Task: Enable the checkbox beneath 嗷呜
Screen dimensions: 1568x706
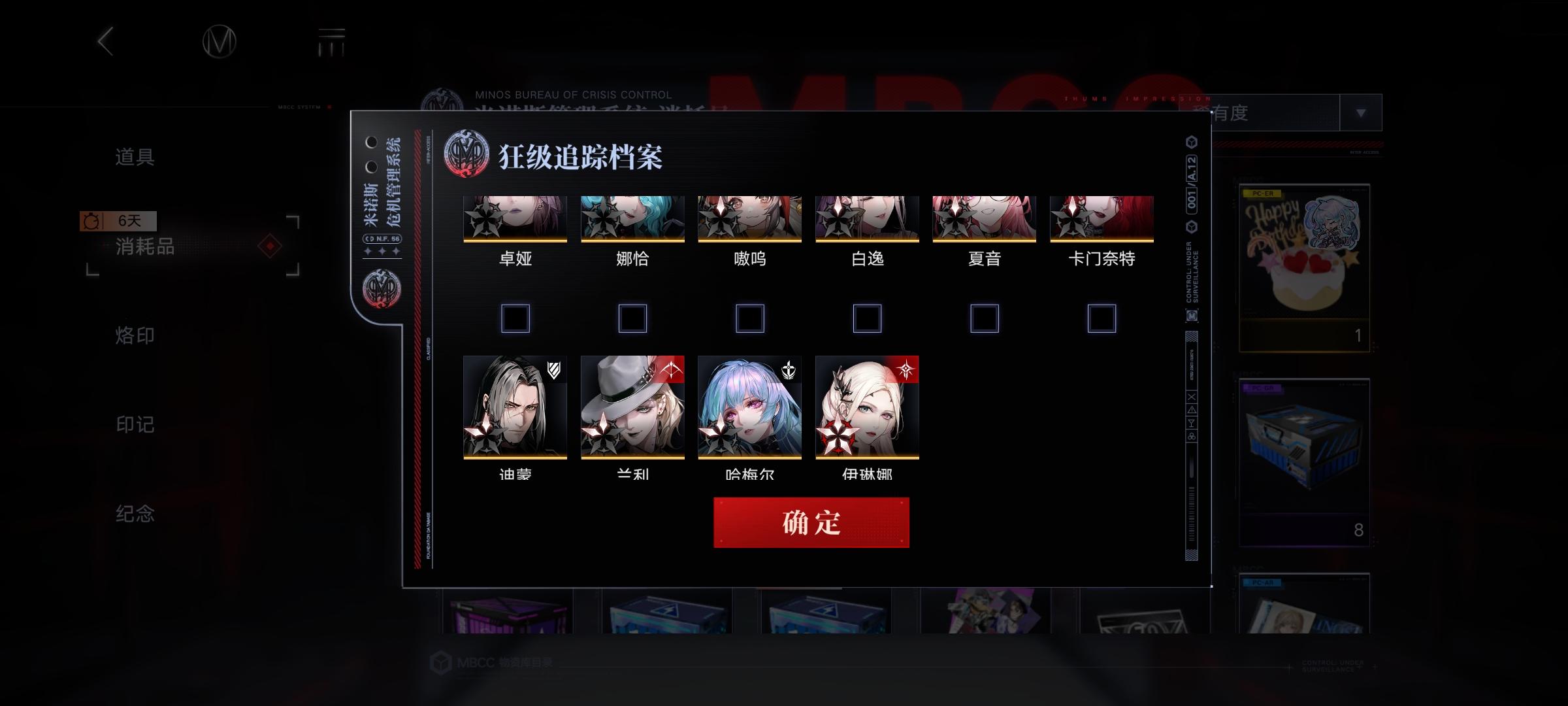Action: coord(750,318)
